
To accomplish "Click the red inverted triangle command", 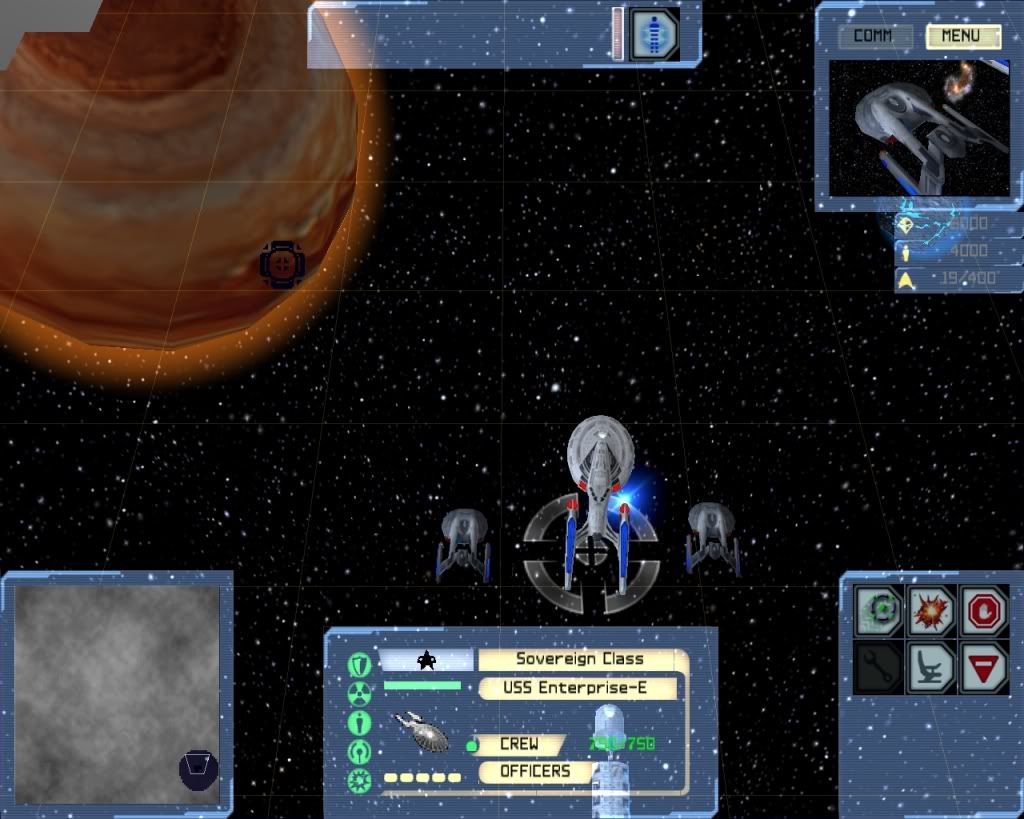I will click(x=983, y=667).
